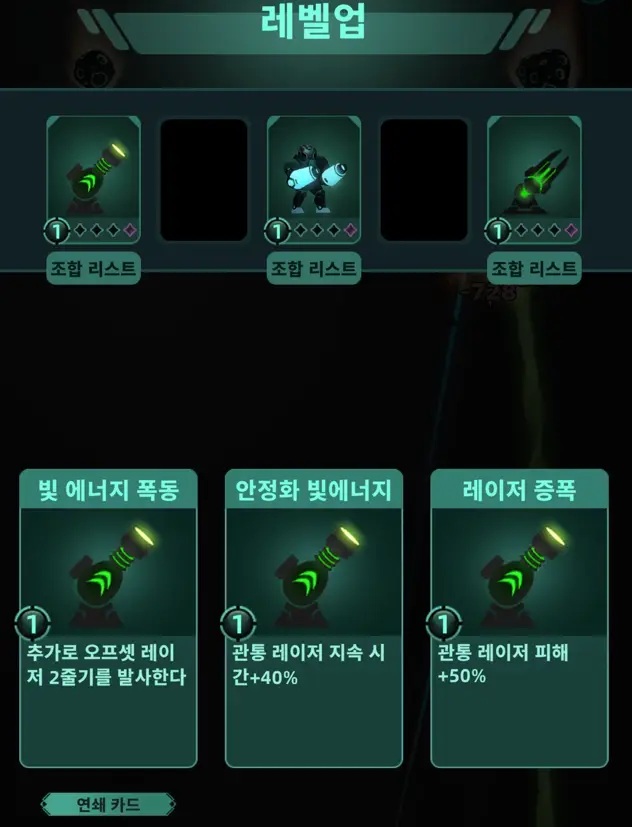Image resolution: width=632 pixels, height=827 pixels.
Task: Open 조합 리스트 beneath the green spike turret
Action: coord(534,268)
